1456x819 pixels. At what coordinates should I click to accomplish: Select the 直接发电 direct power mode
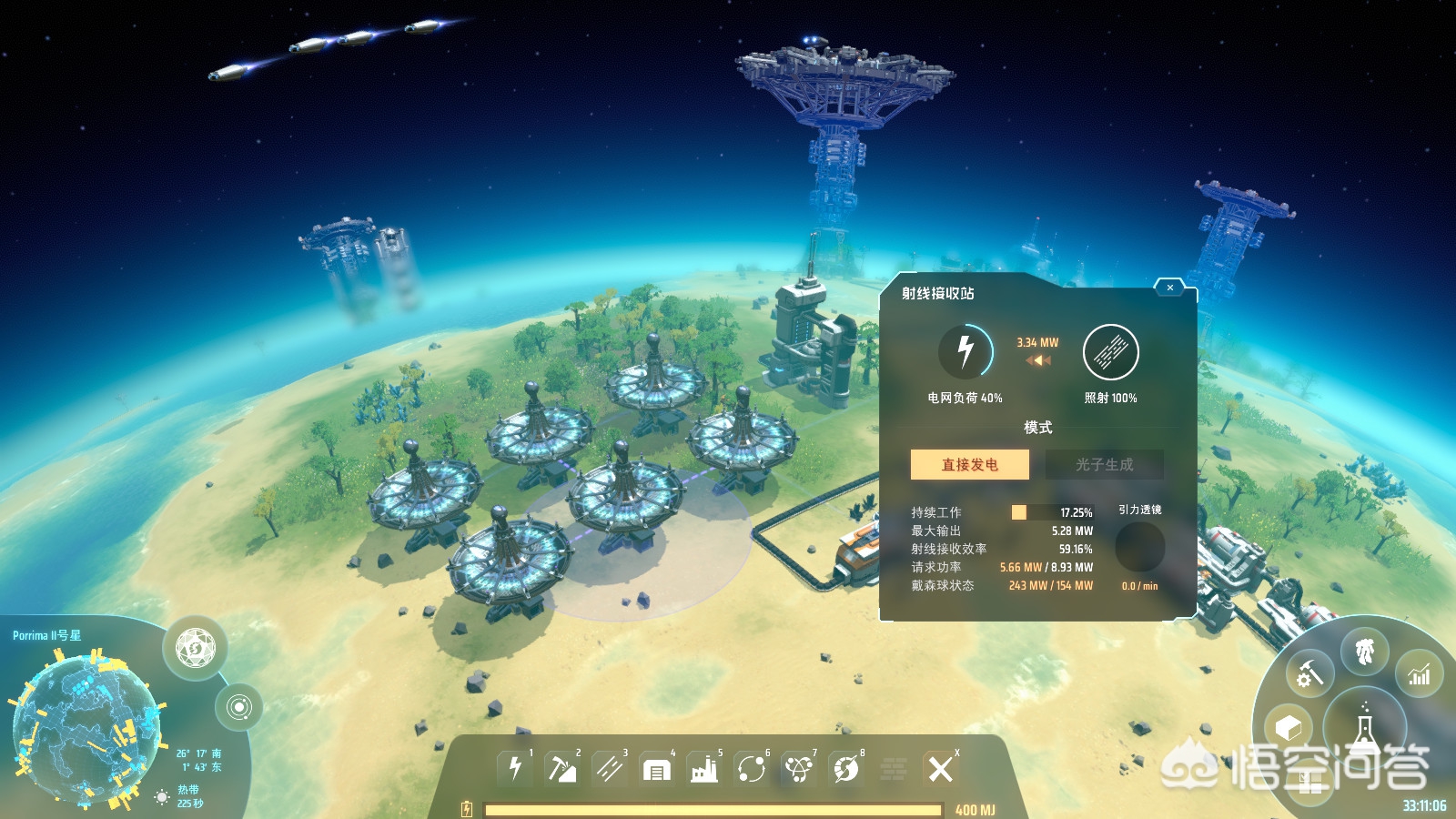(x=970, y=464)
